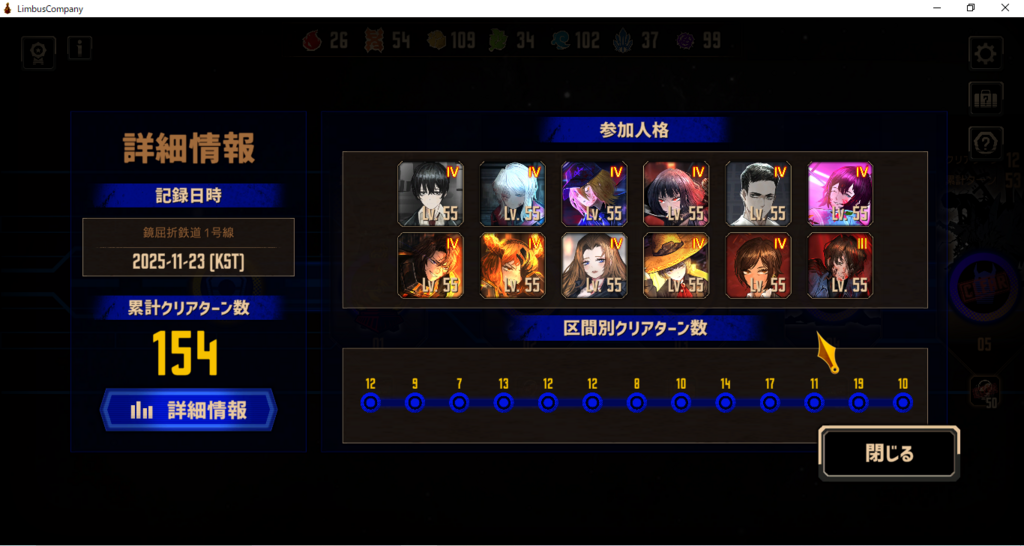This screenshot has height=546, width=1024.
Task: Select the pink neon background identity portrait
Action: [x=840, y=194]
